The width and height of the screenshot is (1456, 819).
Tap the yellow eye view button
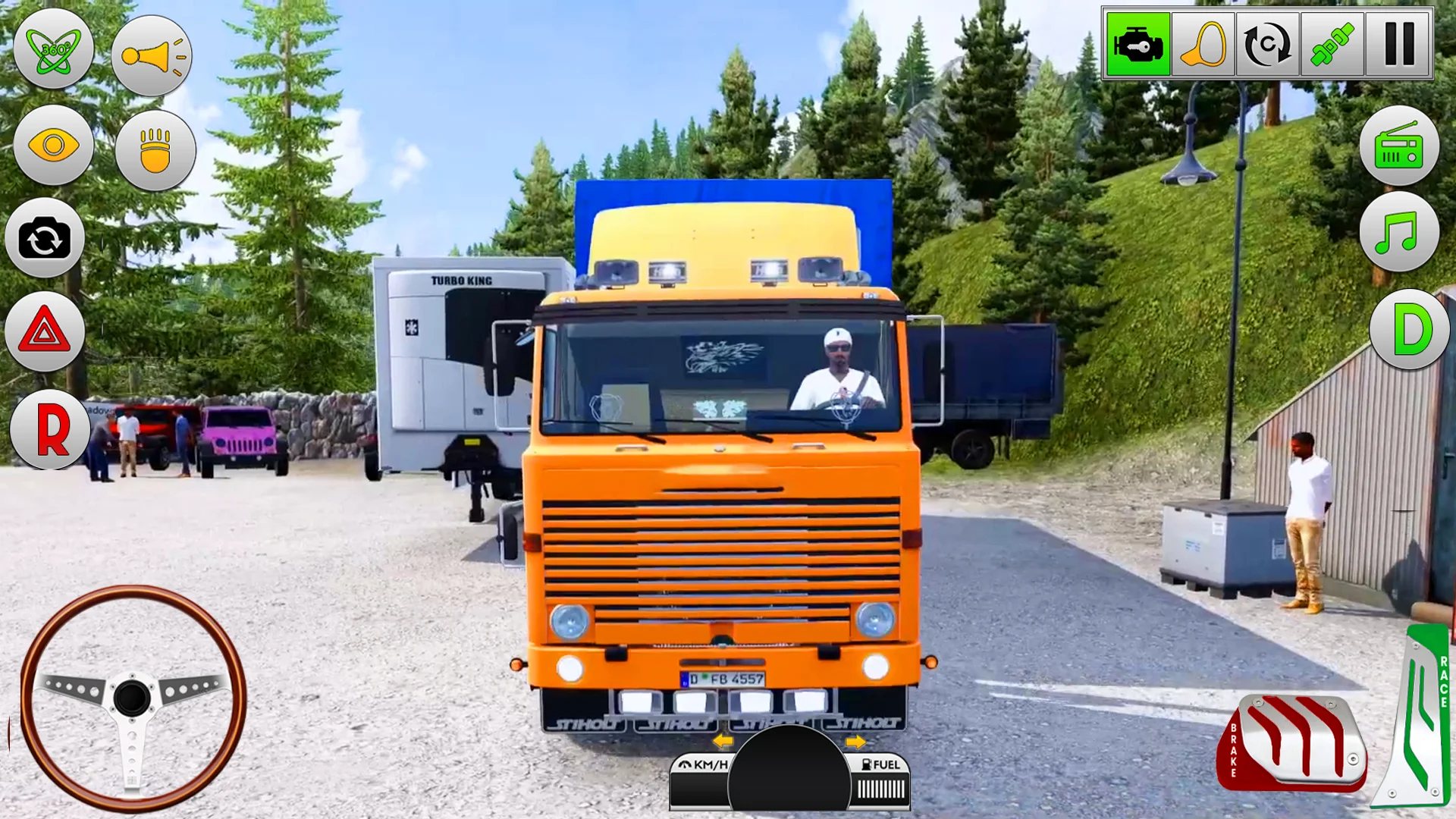(x=53, y=145)
